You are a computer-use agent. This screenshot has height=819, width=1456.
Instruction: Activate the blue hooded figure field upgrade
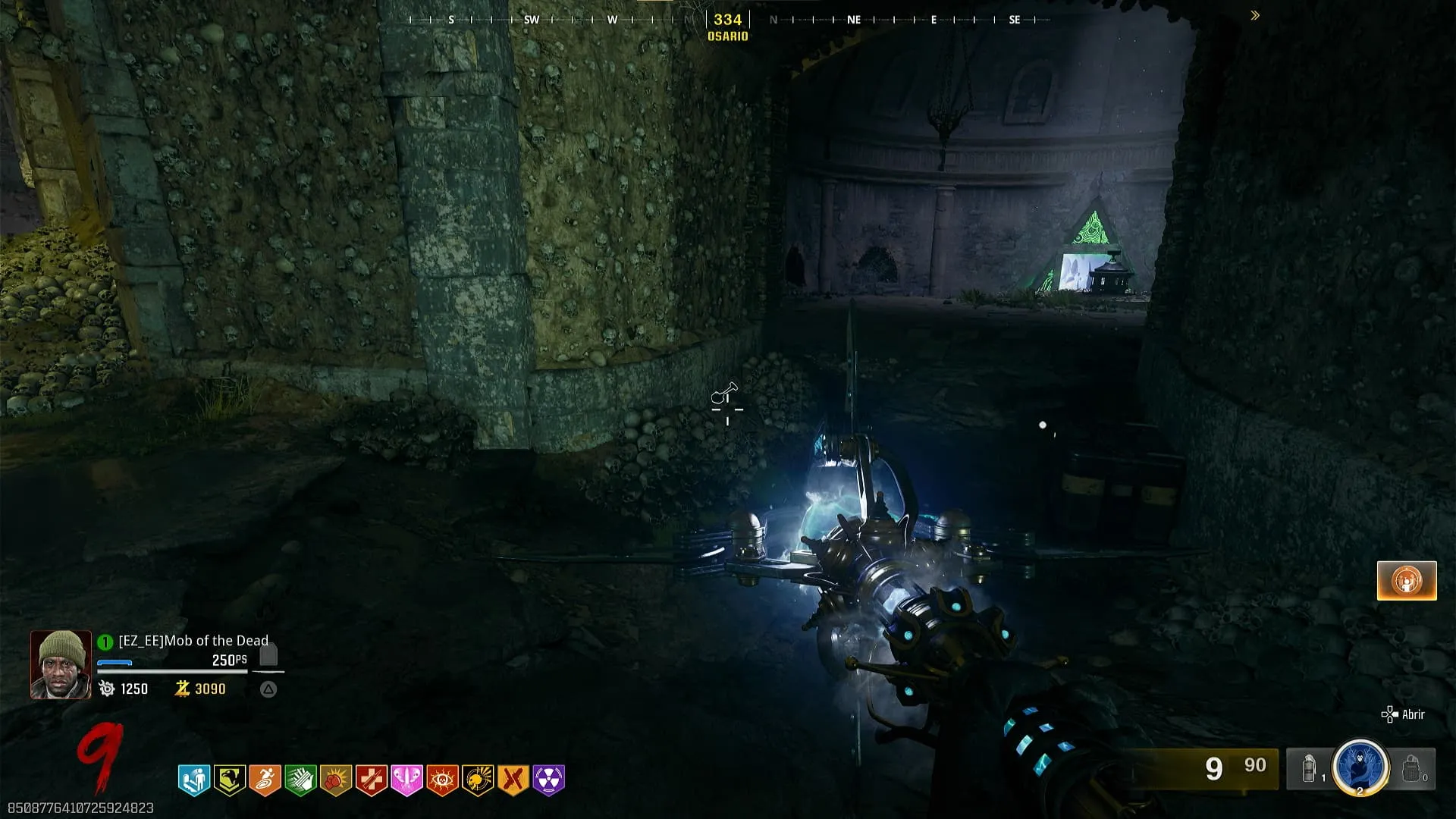1360,767
